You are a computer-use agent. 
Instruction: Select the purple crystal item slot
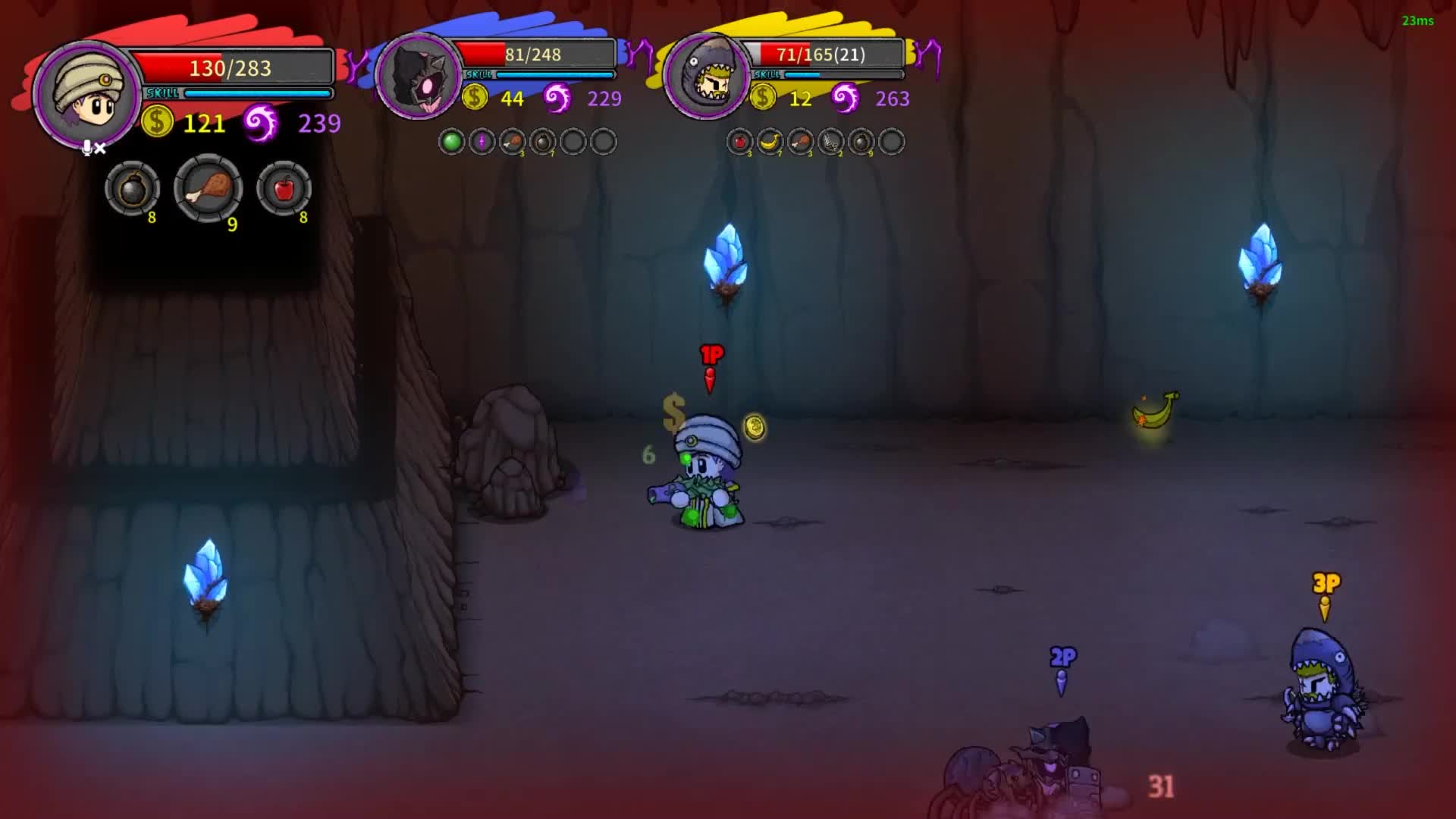482,142
